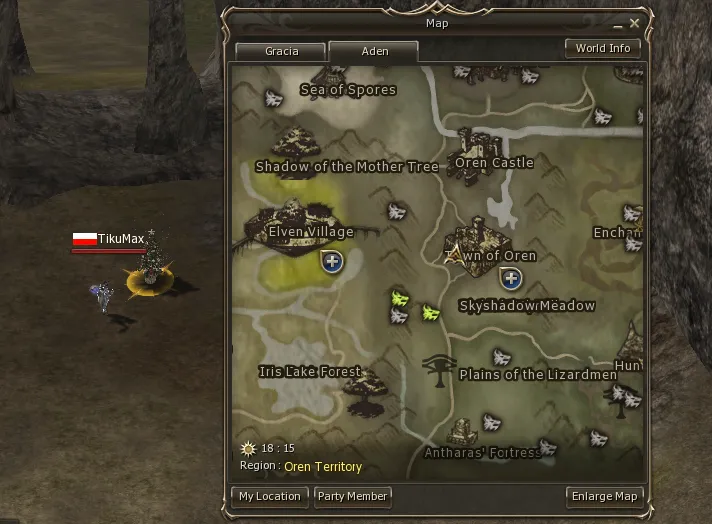Click the blue shield marker below Town of Oren
712x524 pixels.
pyautogui.click(x=511, y=278)
